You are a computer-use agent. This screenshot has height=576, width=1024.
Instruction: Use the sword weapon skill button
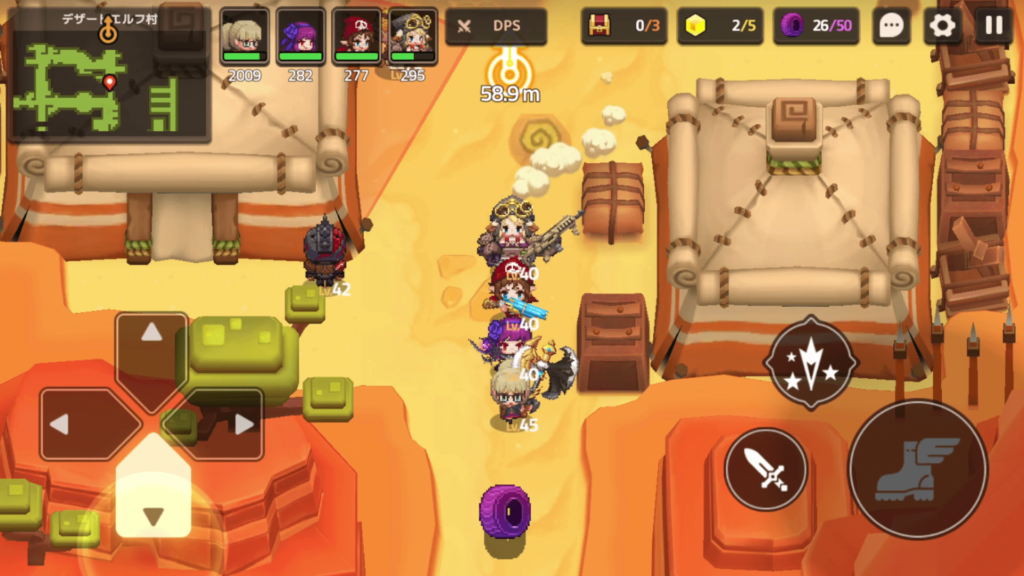[766, 469]
